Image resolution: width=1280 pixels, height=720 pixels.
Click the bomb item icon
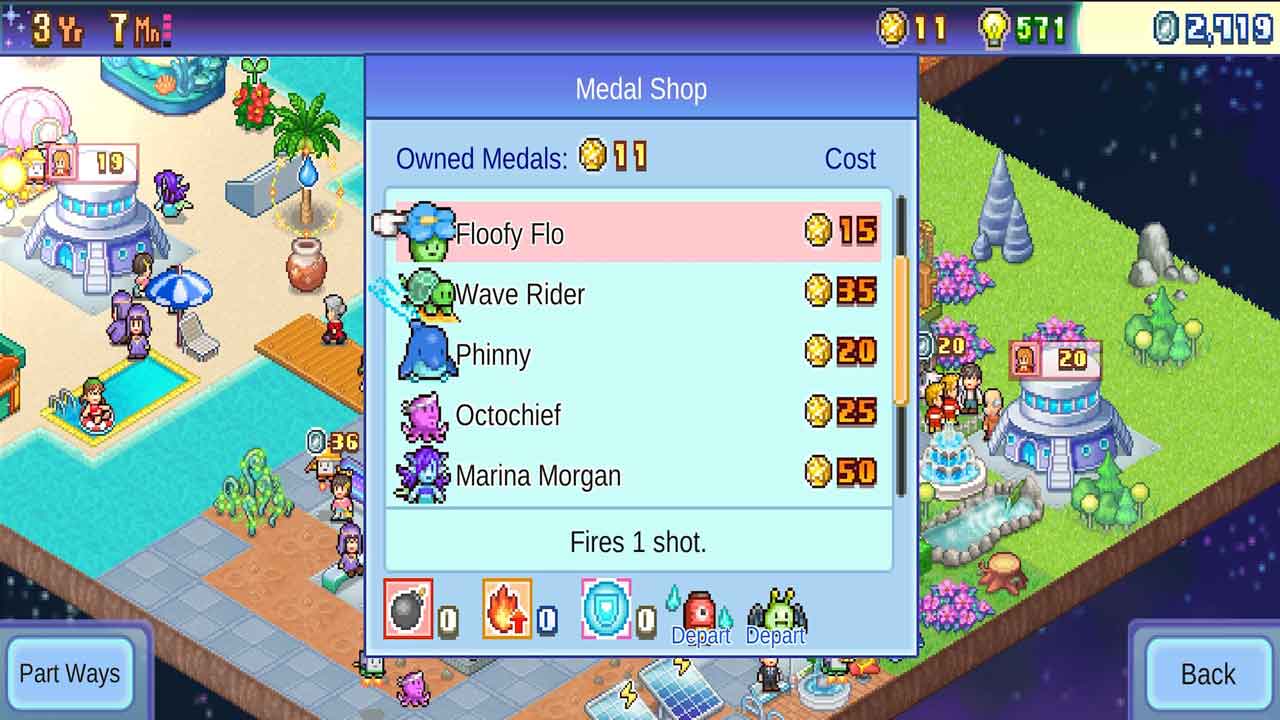point(408,609)
